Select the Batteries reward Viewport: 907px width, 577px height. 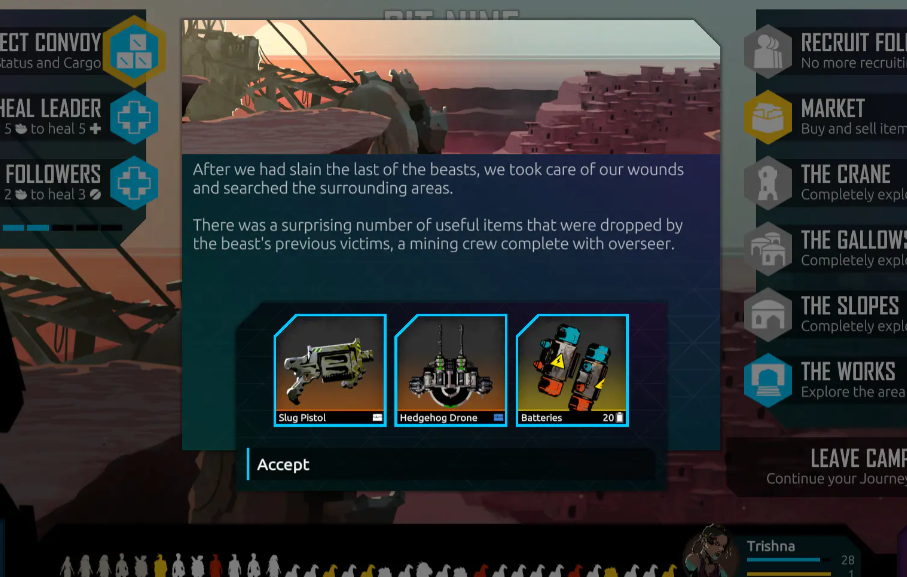click(572, 370)
